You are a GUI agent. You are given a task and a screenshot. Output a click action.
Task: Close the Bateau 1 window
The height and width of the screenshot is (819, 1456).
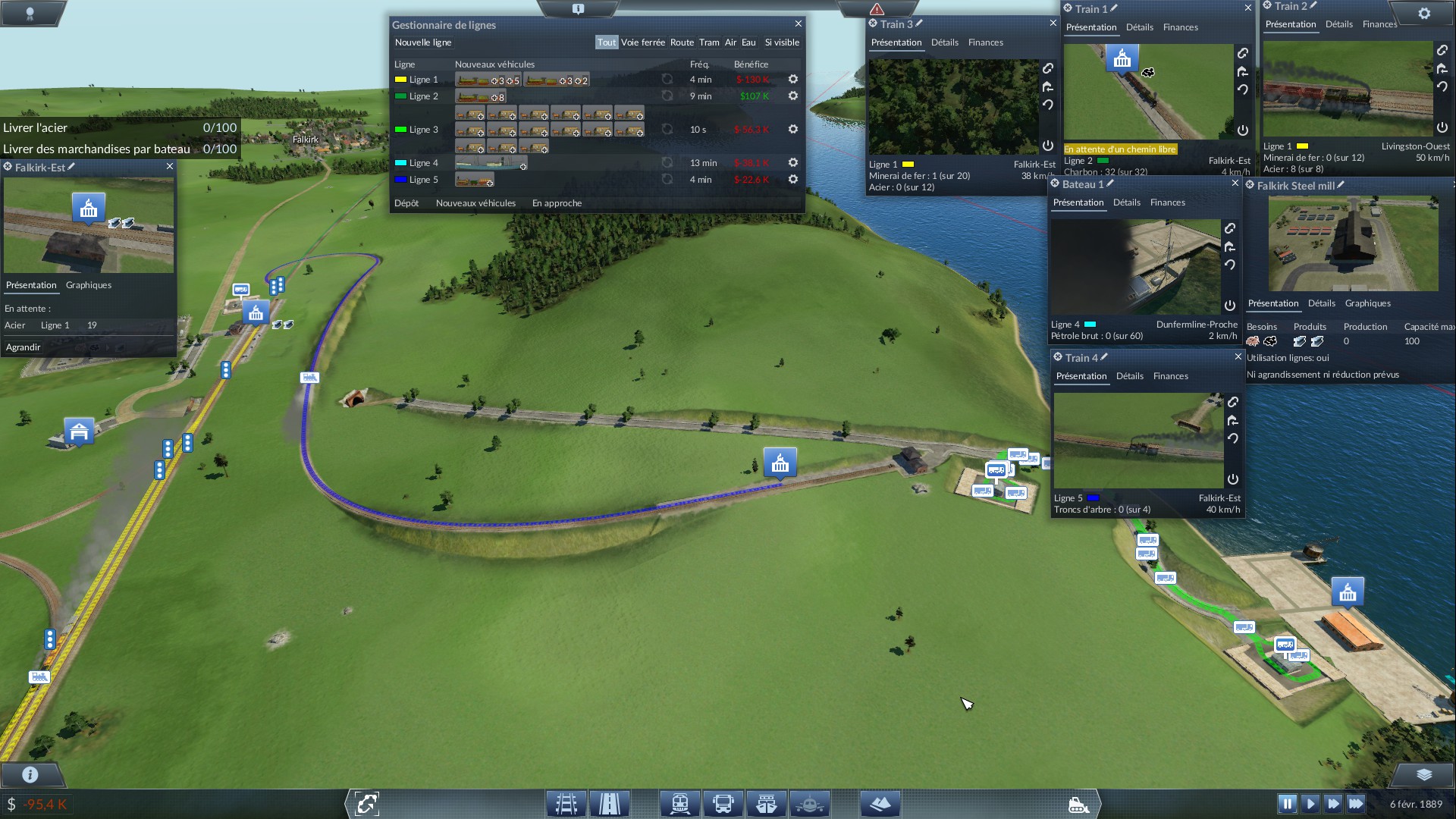point(1235,184)
